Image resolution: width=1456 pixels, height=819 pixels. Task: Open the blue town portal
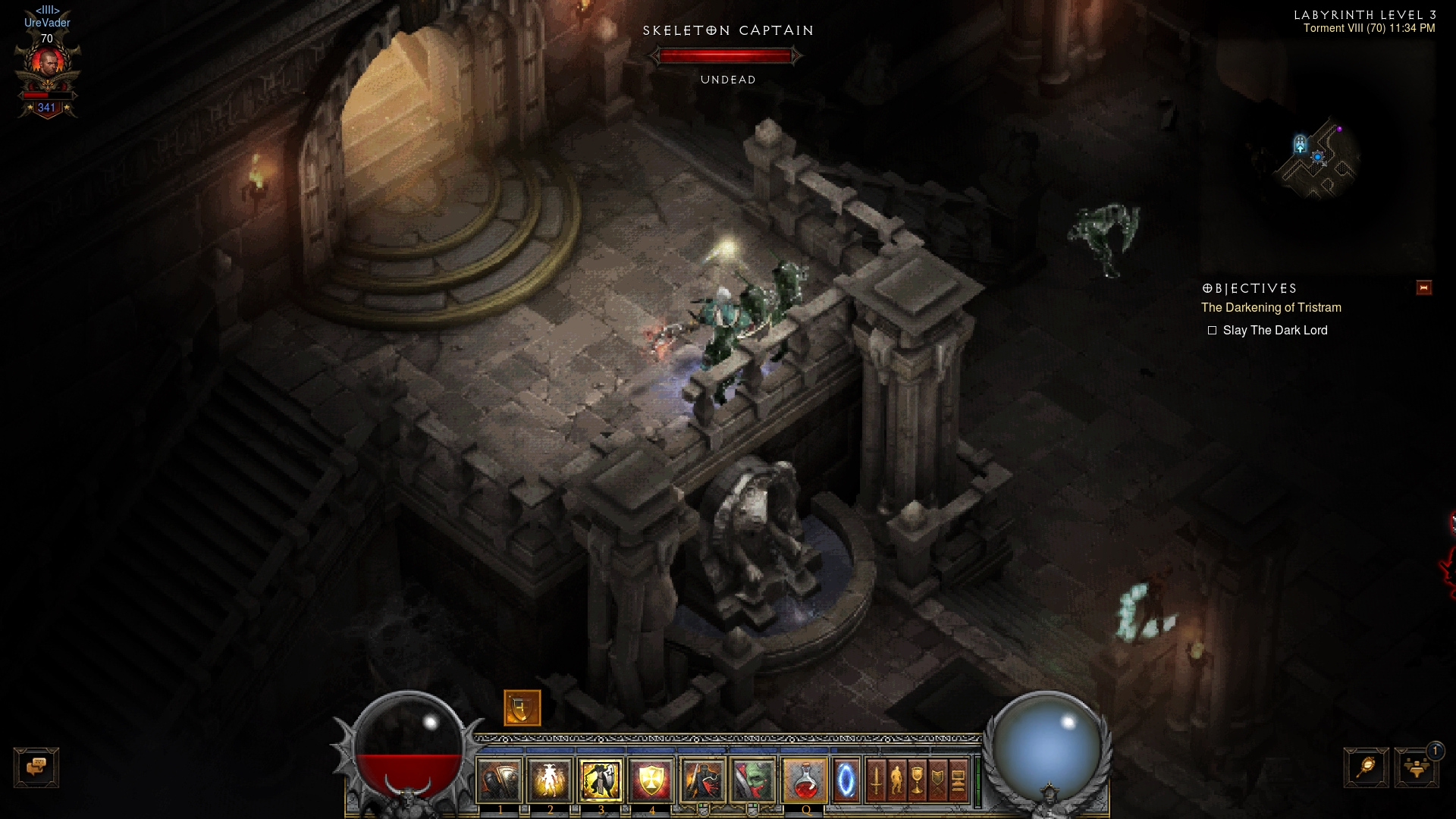click(846, 780)
